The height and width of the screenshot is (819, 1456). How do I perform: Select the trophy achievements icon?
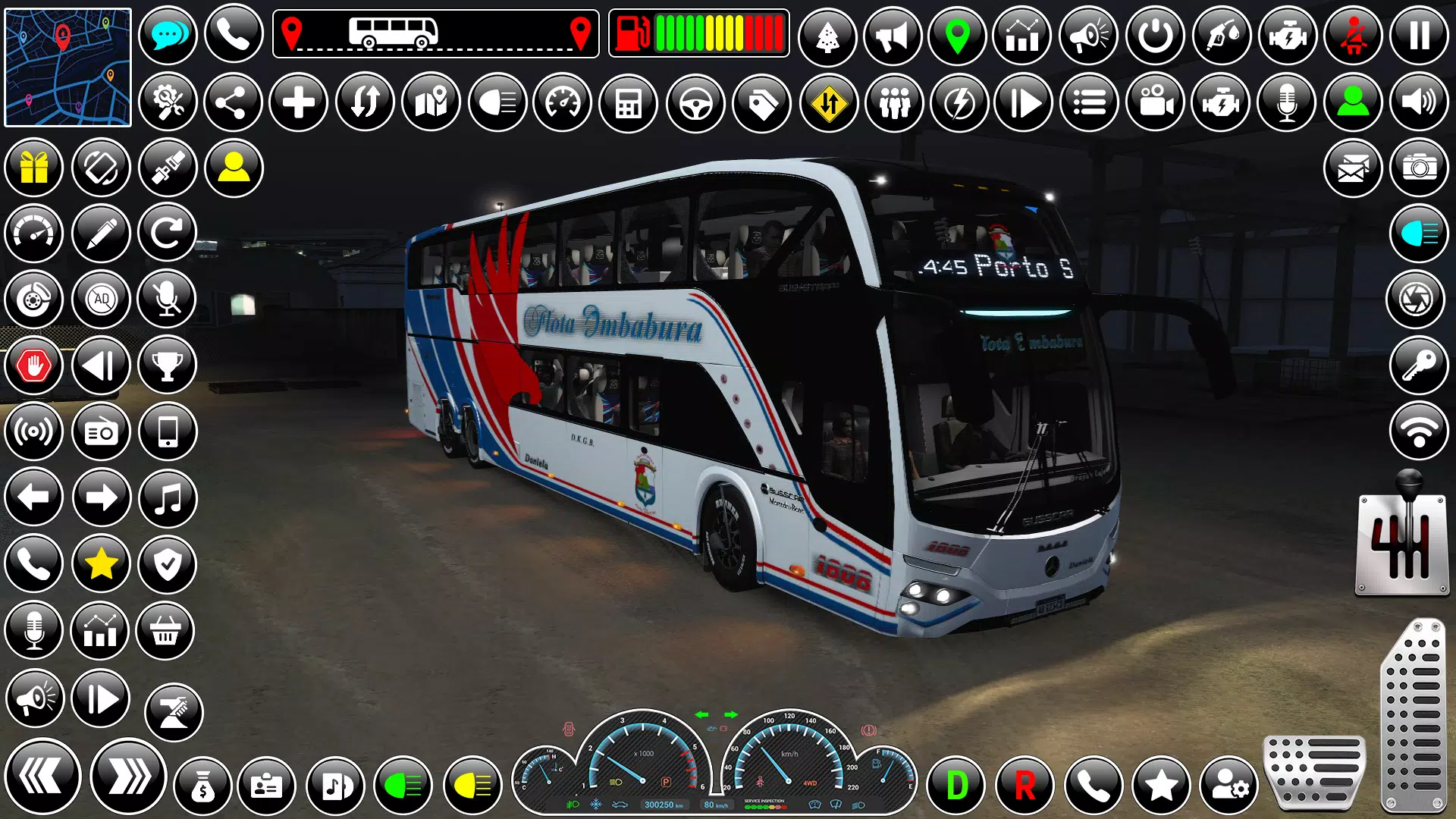coord(167,365)
